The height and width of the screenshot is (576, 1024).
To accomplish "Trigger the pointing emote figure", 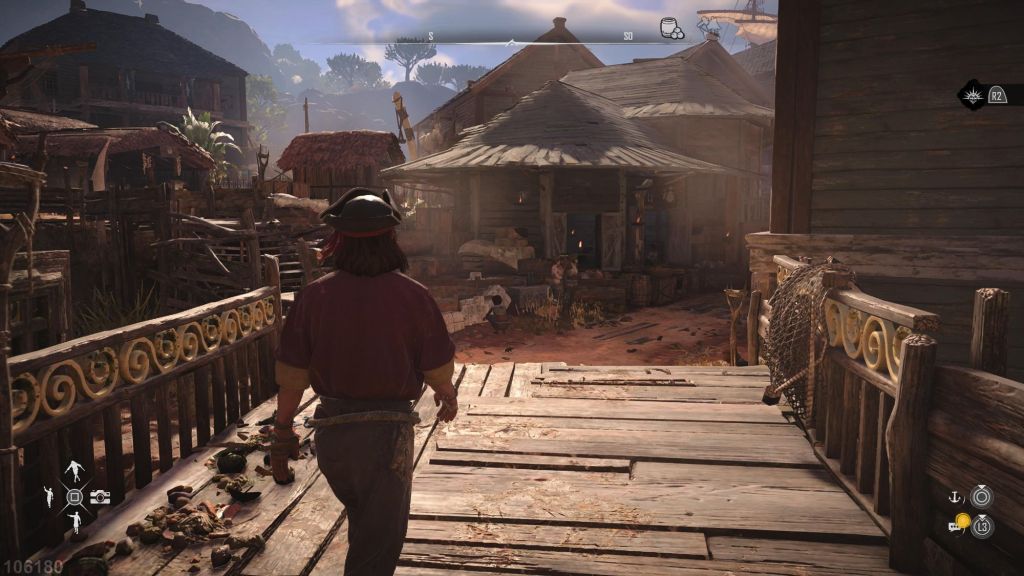I will pyautogui.click(x=74, y=521).
